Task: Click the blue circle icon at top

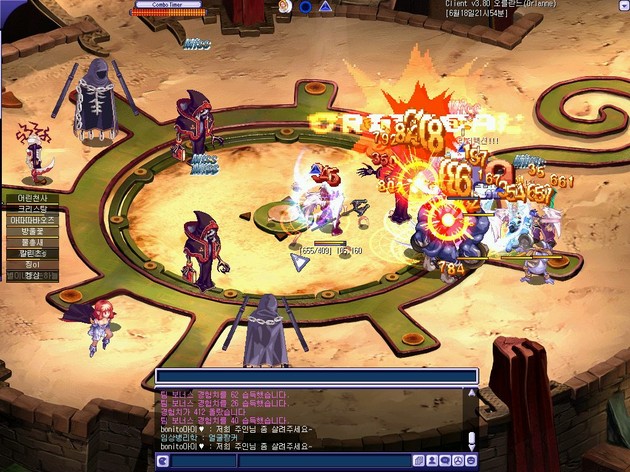Action: pos(305,6)
